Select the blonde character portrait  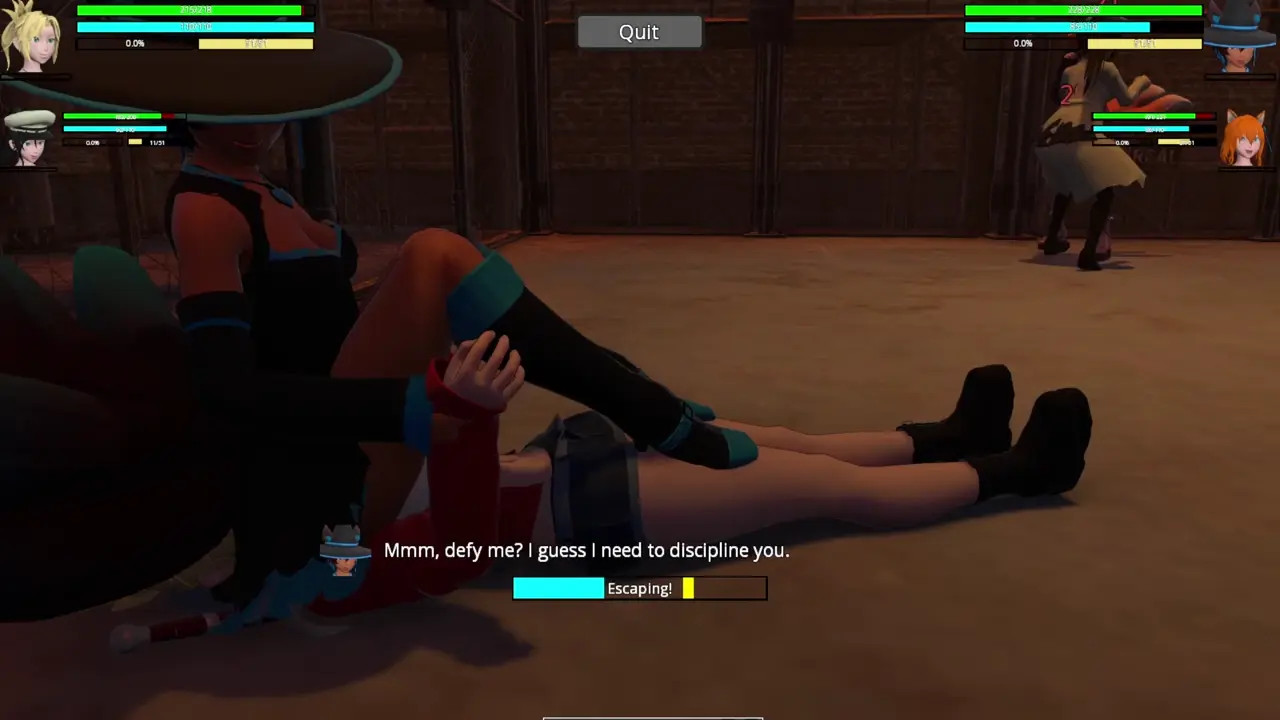31,38
